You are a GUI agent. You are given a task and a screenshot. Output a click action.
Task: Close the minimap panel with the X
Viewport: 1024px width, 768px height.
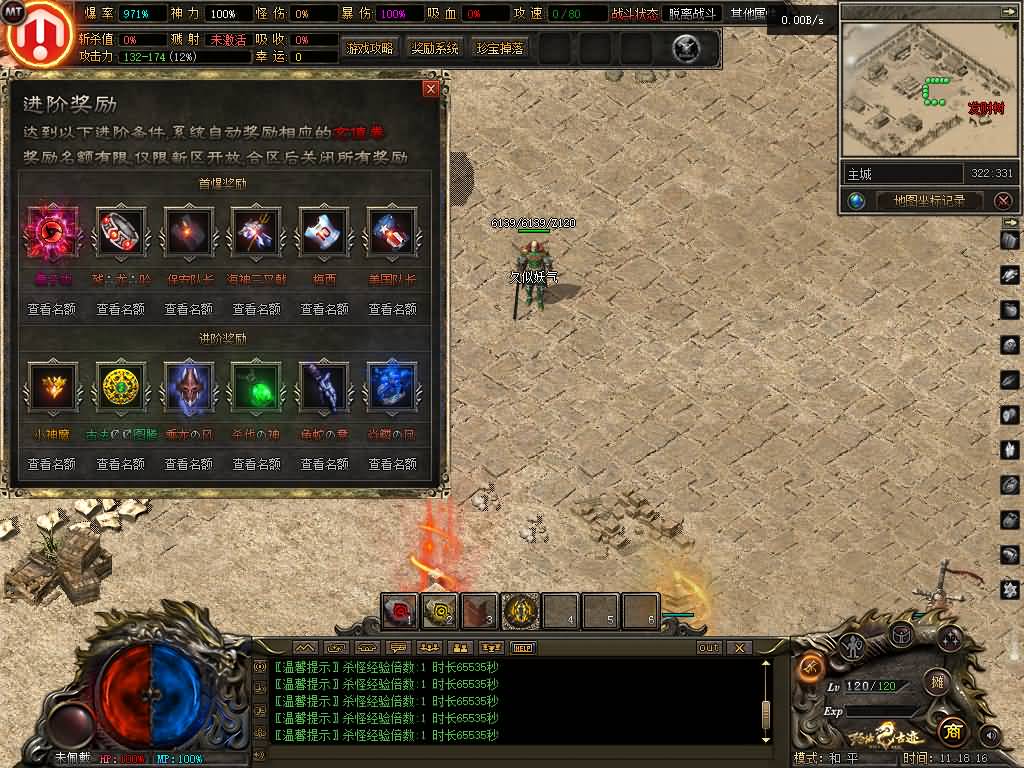[x=1003, y=200]
